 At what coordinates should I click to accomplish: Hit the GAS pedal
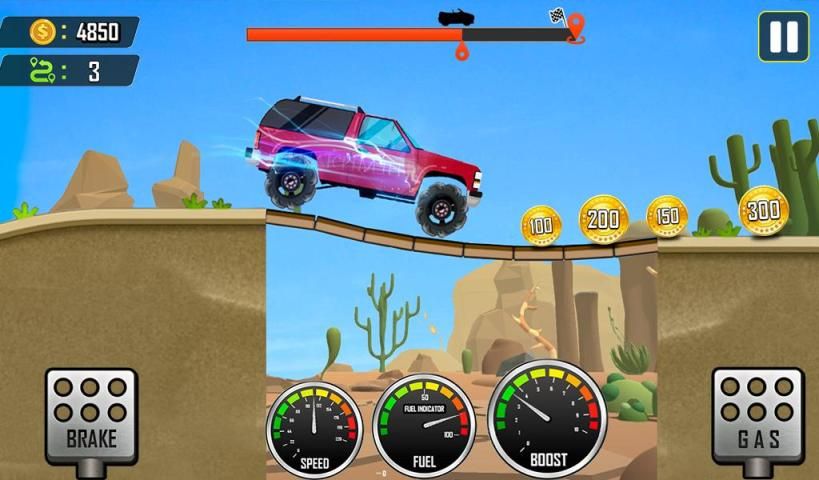coord(757,412)
